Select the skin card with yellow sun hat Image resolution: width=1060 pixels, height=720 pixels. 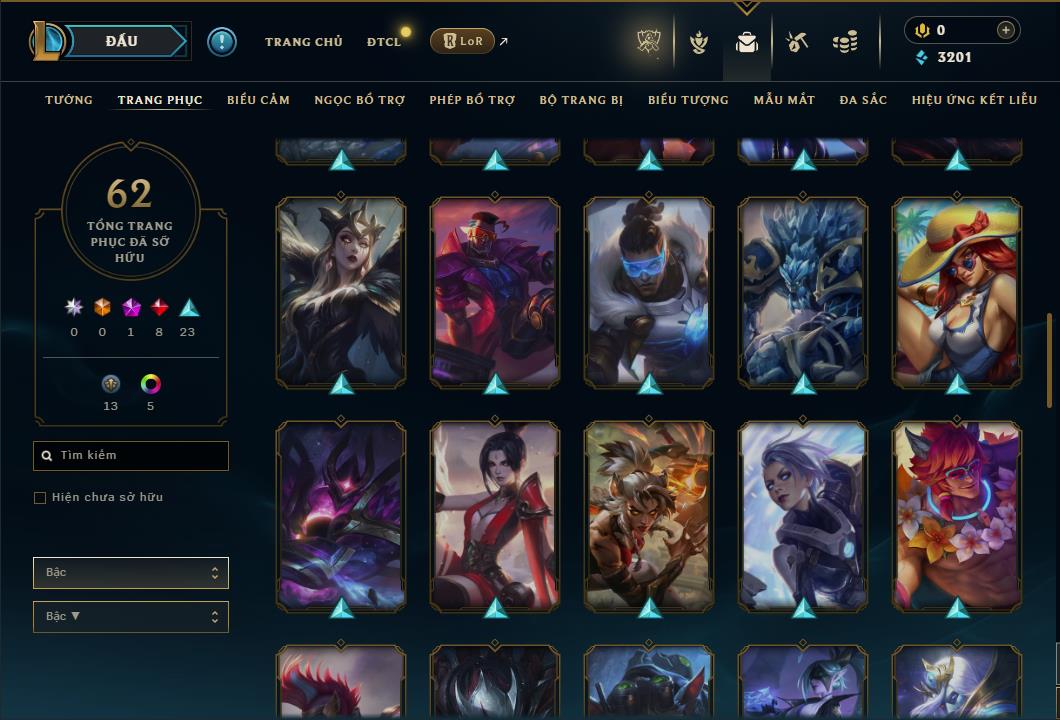coord(957,291)
